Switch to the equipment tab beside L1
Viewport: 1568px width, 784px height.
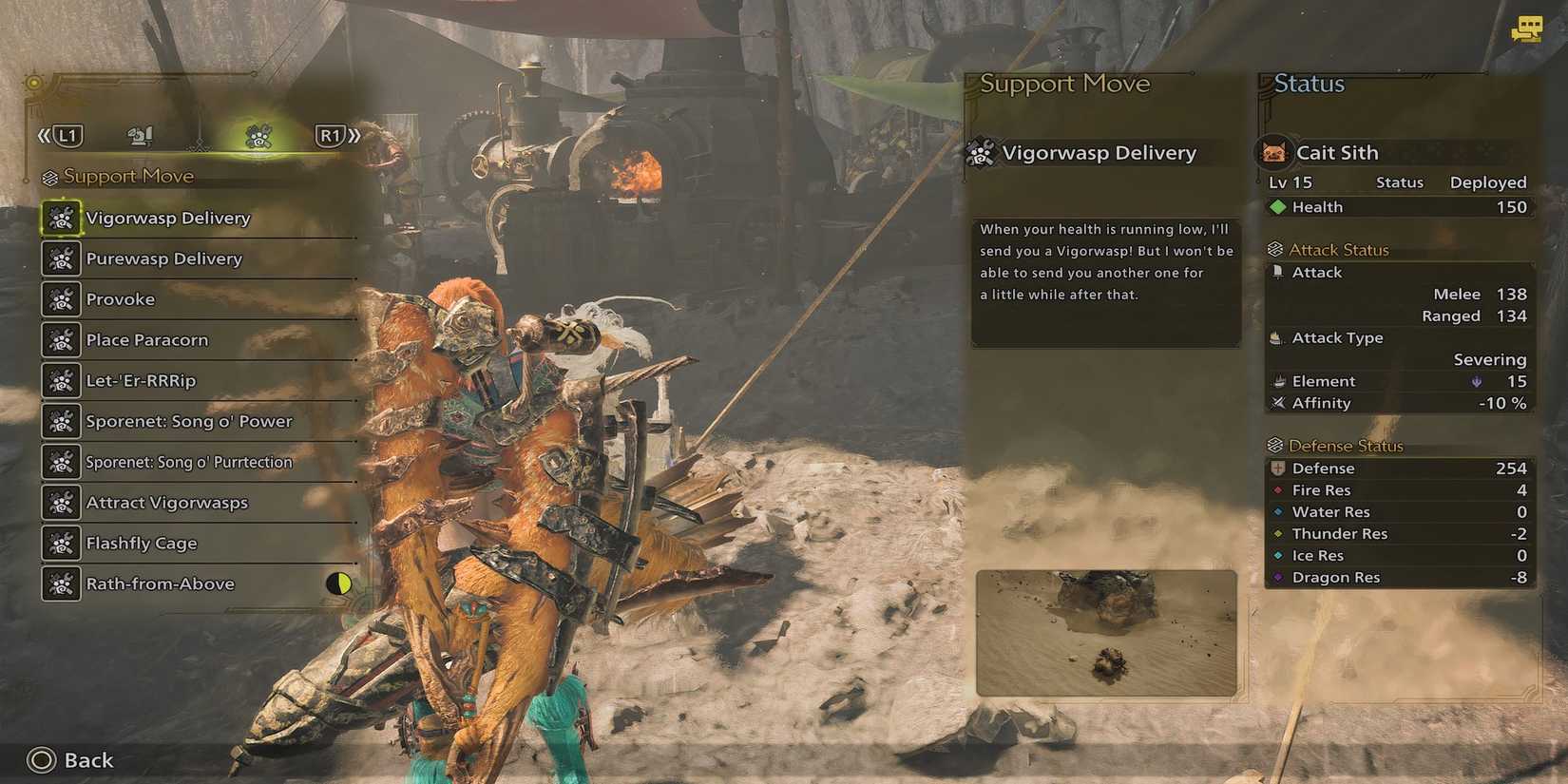click(139, 135)
